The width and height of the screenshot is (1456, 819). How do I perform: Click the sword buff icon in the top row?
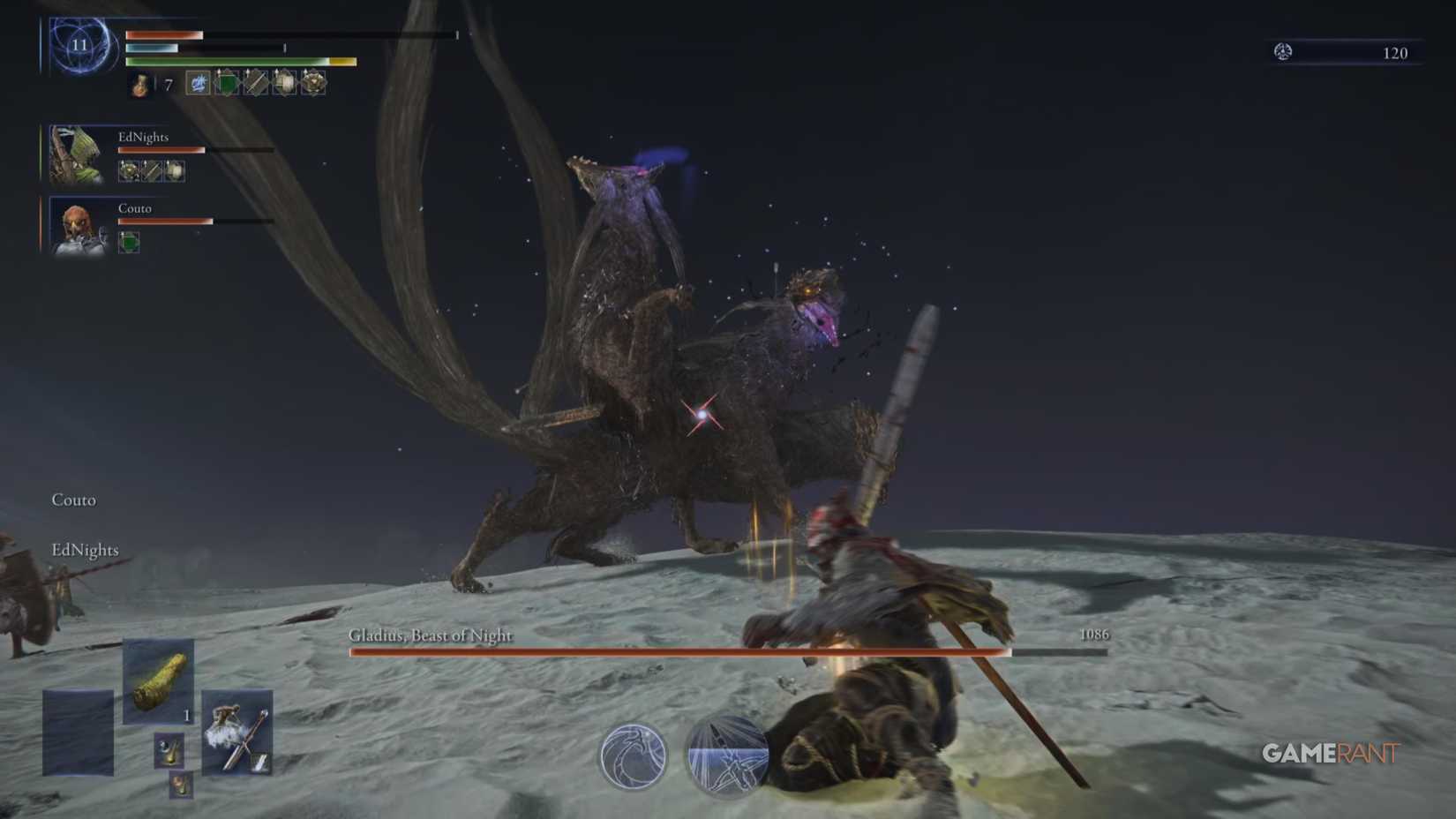[255, 83]
